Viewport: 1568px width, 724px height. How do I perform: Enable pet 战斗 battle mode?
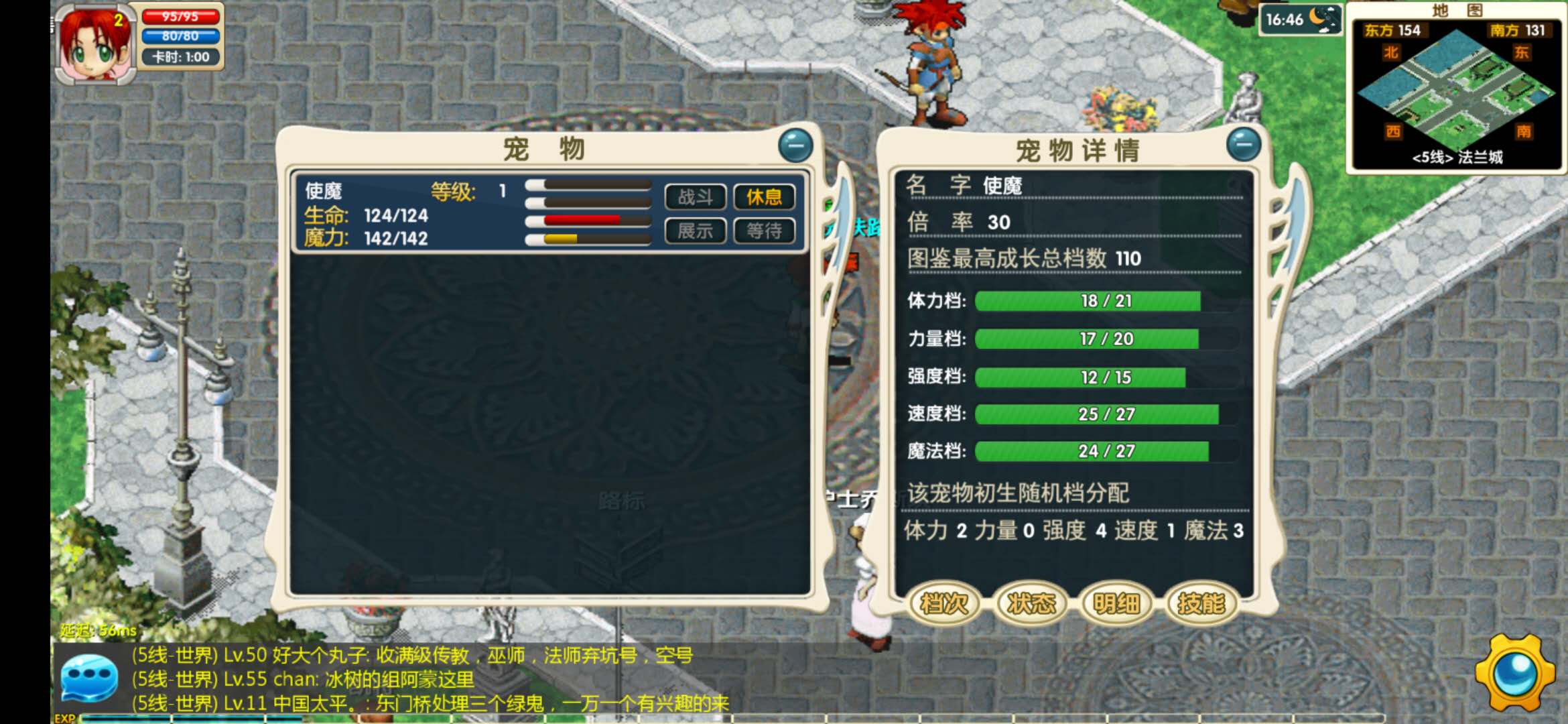[695, 197]
